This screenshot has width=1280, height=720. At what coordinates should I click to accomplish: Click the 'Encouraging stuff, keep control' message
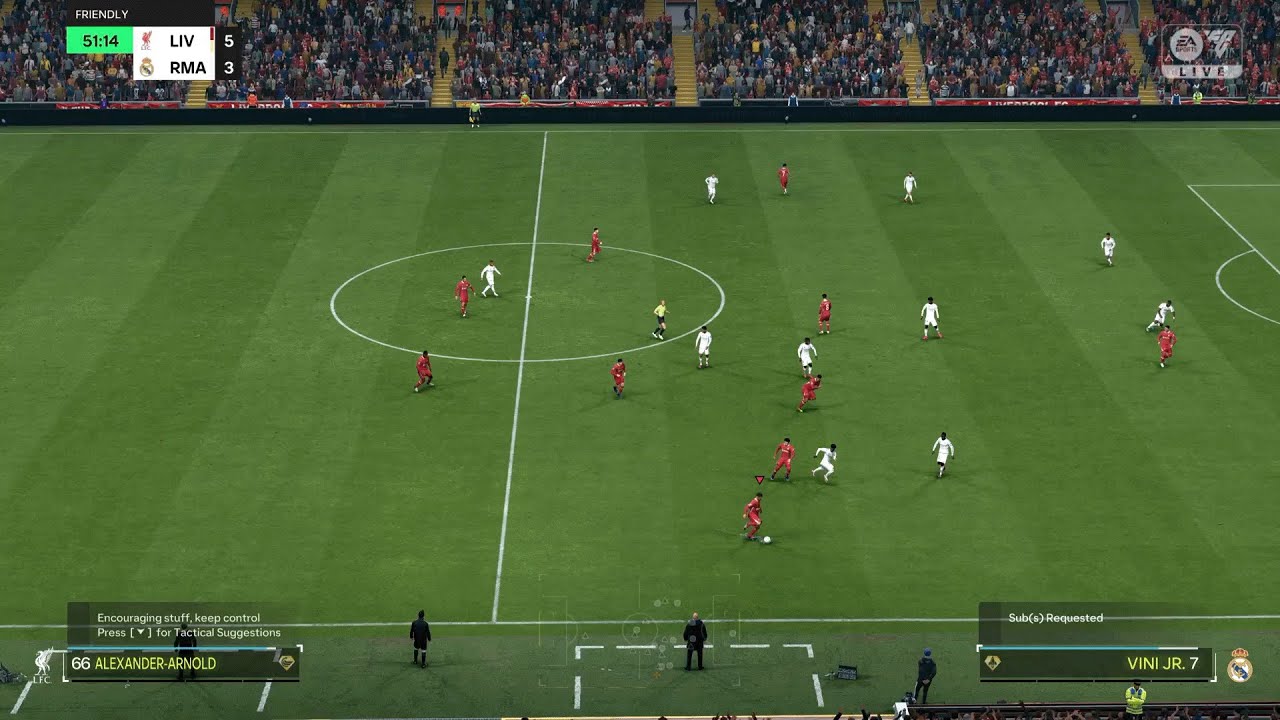pos(178,618)
